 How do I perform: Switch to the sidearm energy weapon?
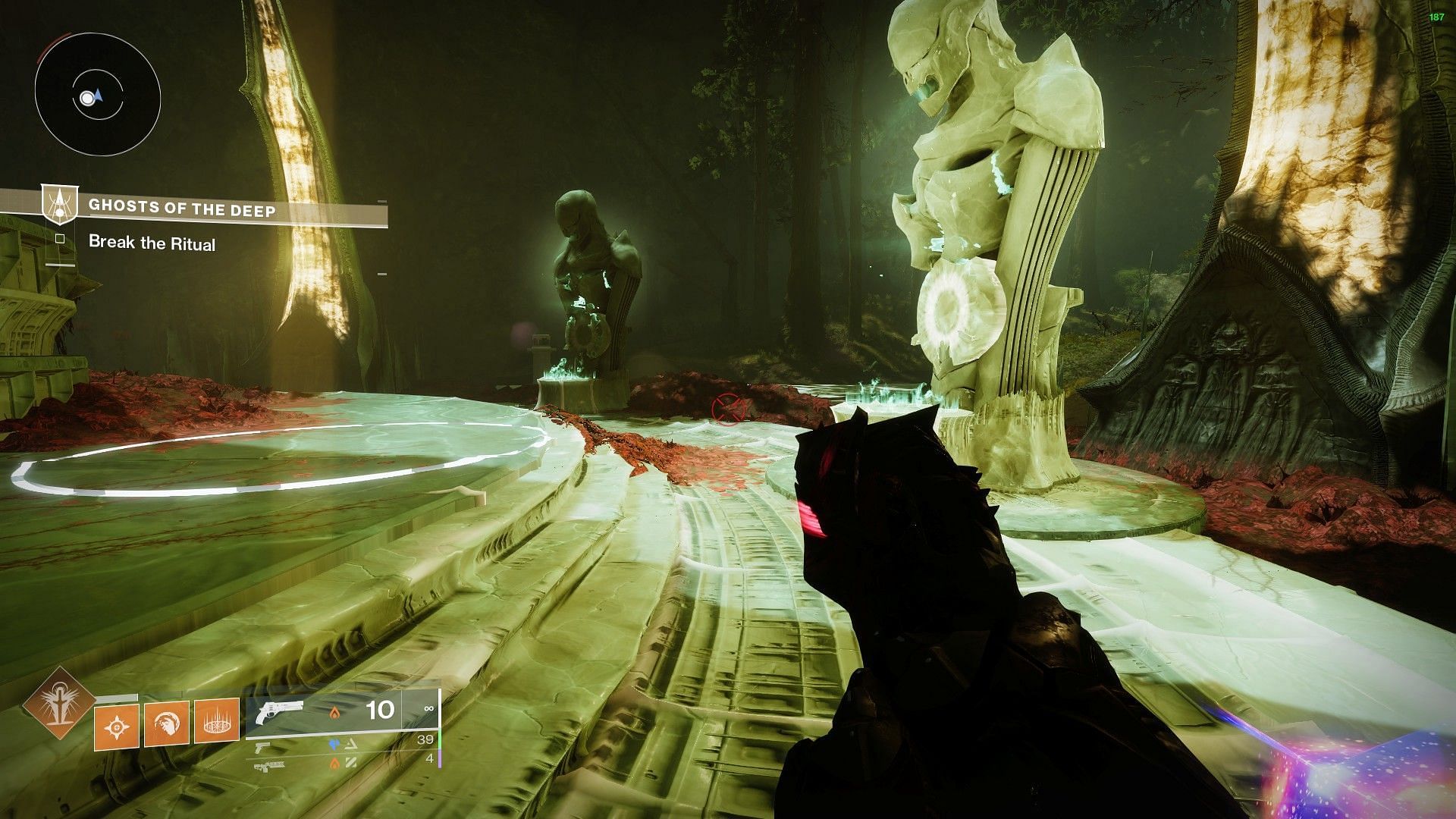coord(263,747)
